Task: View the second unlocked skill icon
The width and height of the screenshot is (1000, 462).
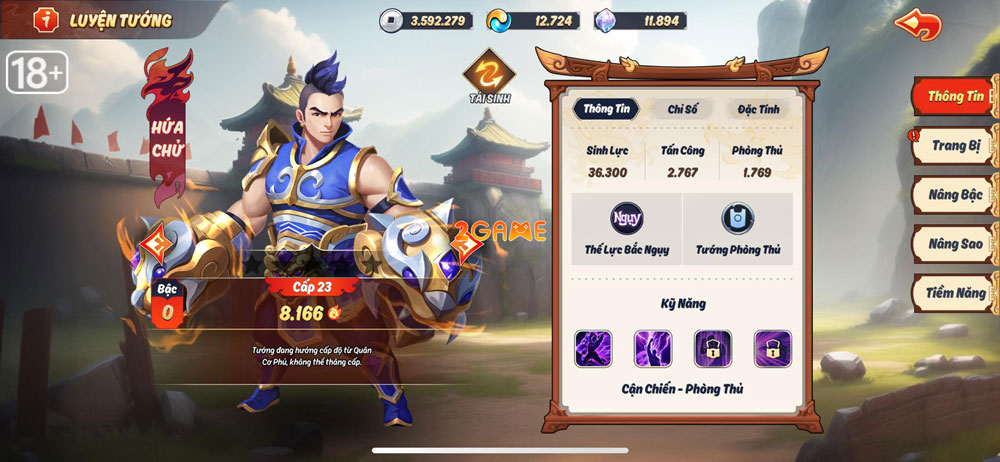Action: (653, 348)
